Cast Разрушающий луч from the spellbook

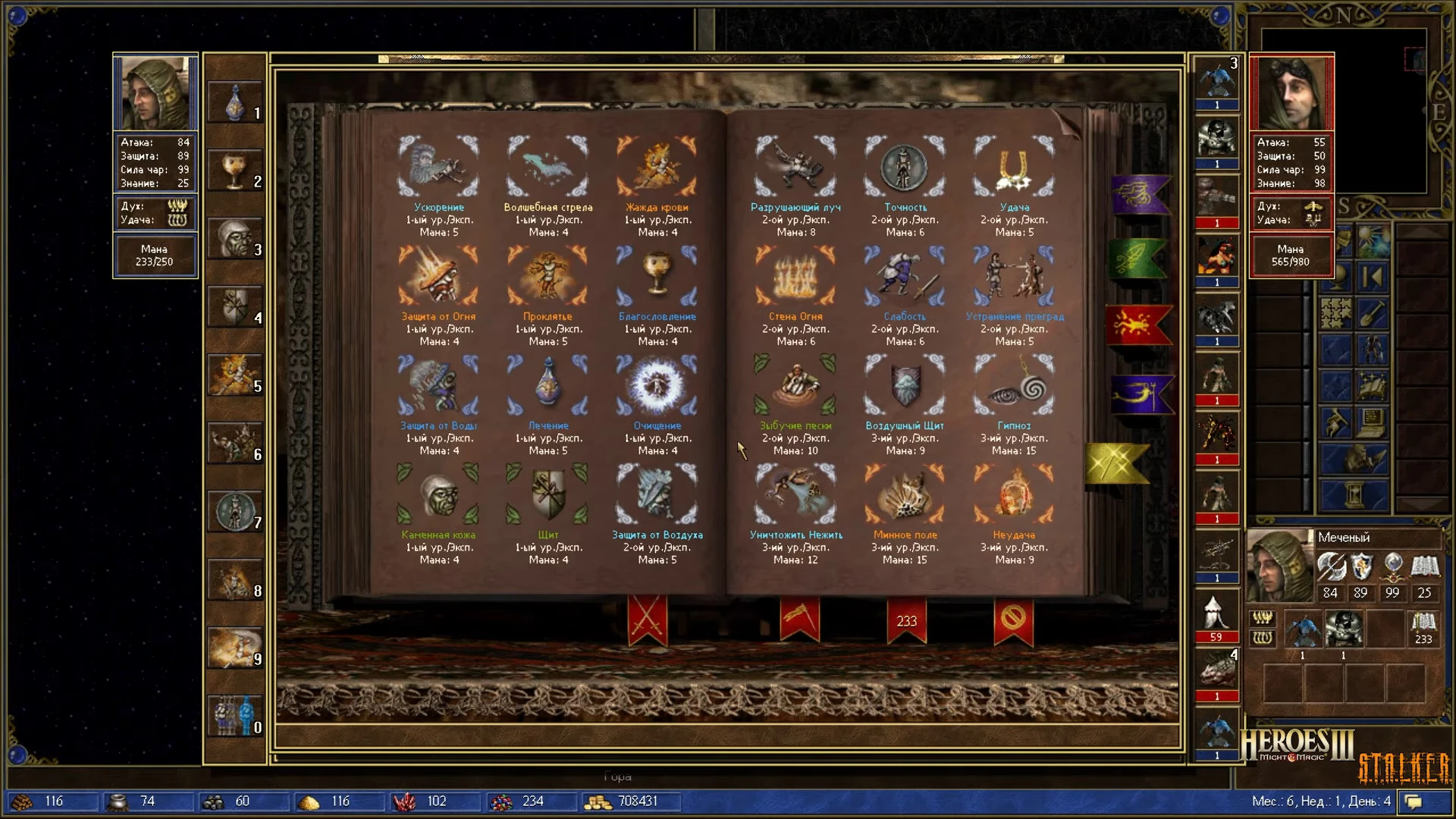point(795,168)
